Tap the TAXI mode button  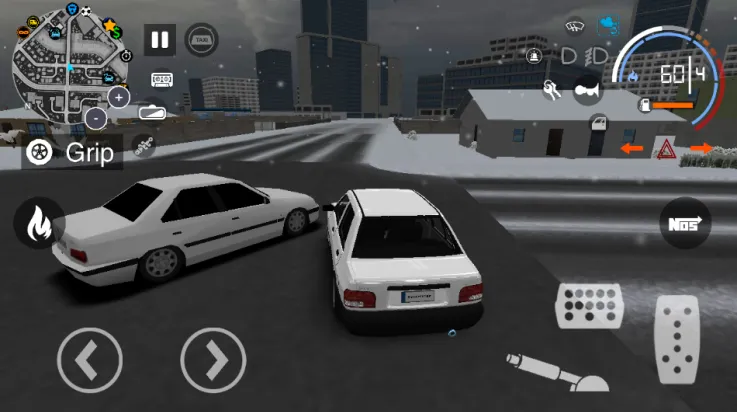[203, 40]
